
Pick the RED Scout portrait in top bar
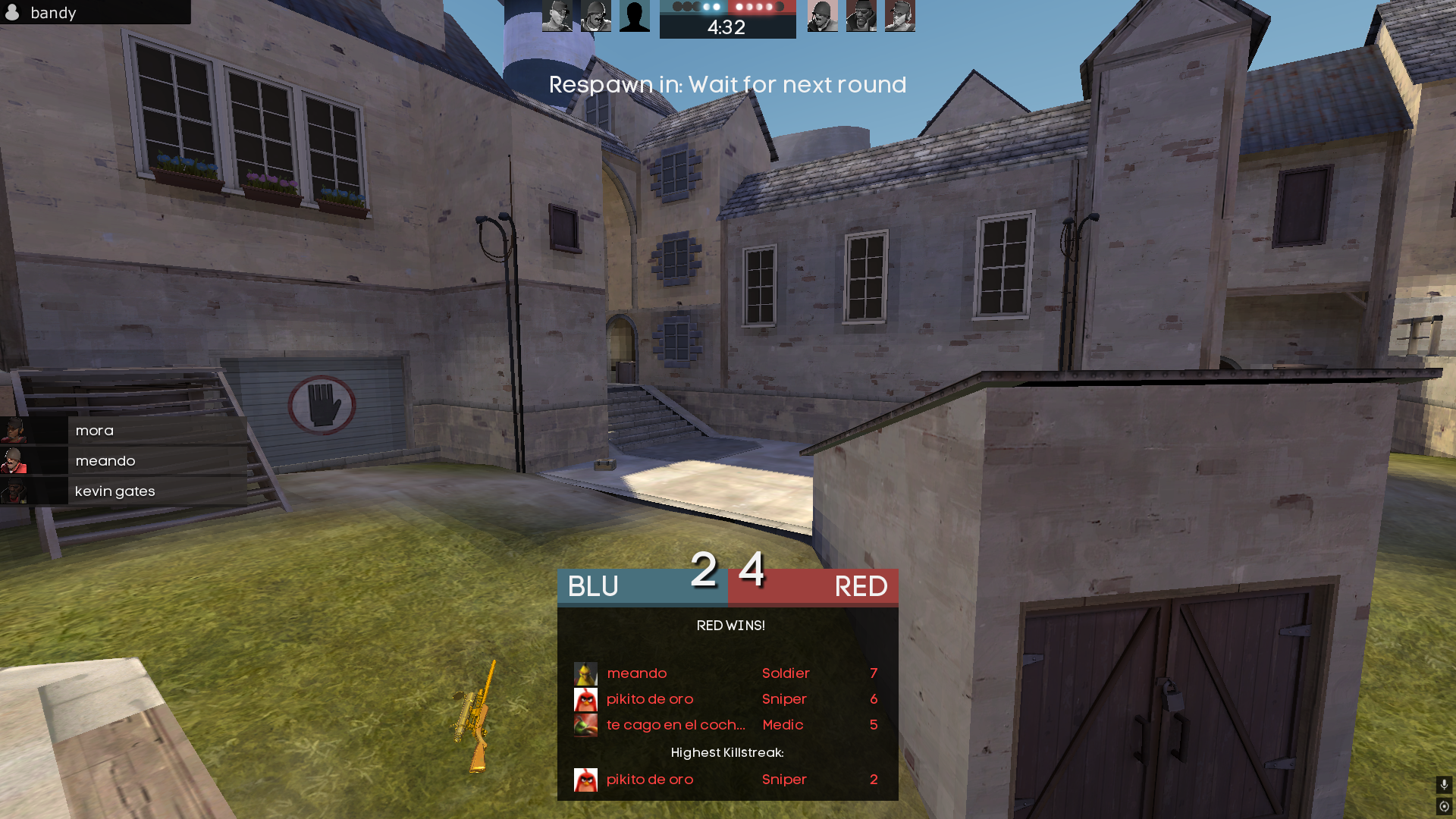(900, 16)
